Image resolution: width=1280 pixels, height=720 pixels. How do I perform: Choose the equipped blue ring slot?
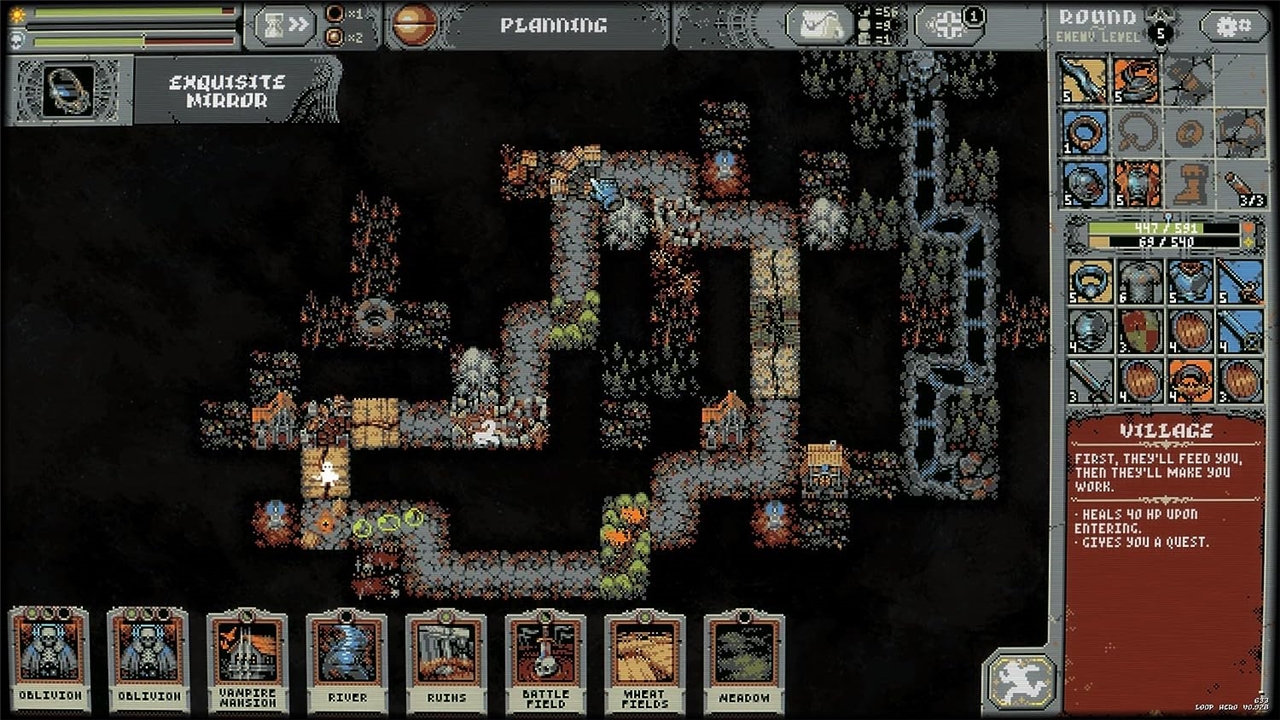click(1086, 132)
